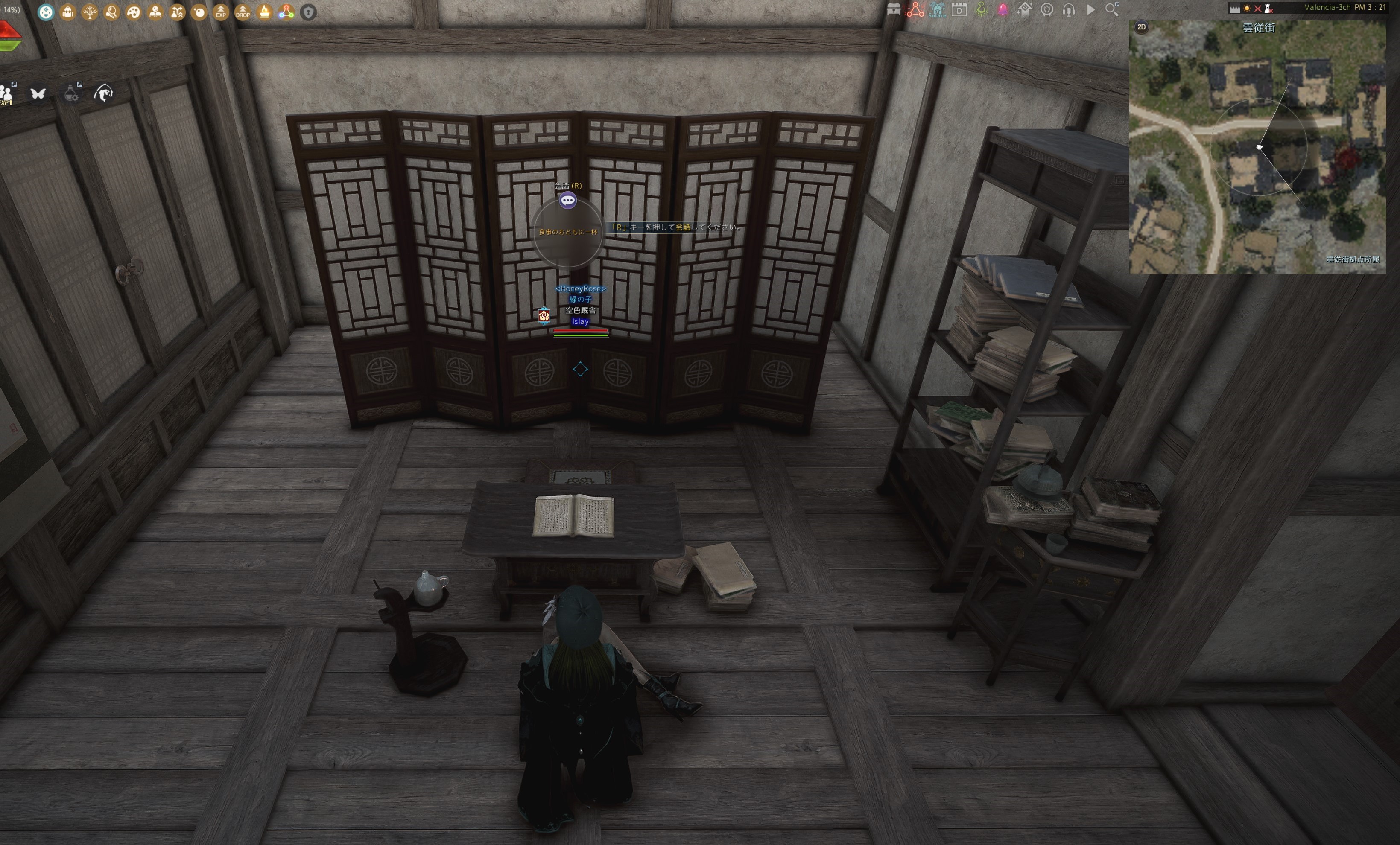Open the potion settings flask icon
The width and height of the screenshot is (1400, 845).
(x=71, y=93)
